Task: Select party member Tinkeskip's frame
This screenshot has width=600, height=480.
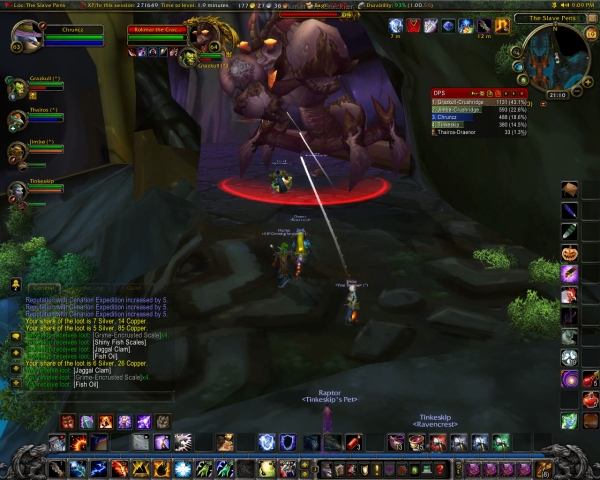Action: 17,188
